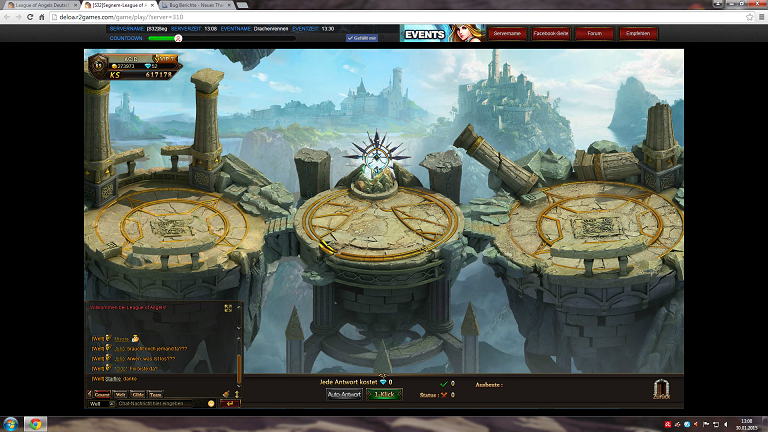Viewport: 768px width, 432px height.
Task: Activate the green 1-Klick button
Action: pyautogui.click(x=384, y=394)
